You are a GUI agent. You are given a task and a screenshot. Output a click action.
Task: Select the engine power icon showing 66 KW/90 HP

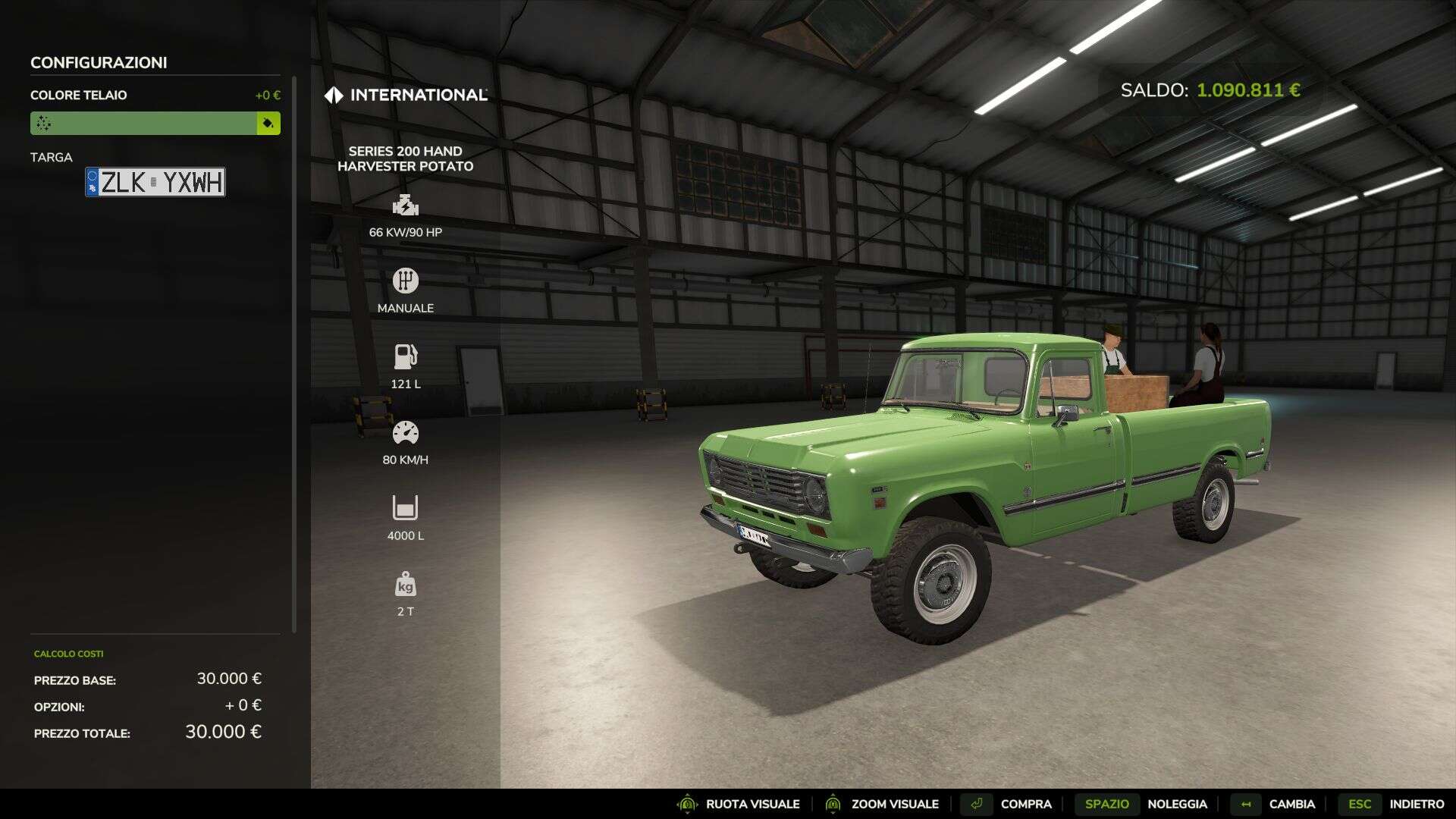[406, 205]
